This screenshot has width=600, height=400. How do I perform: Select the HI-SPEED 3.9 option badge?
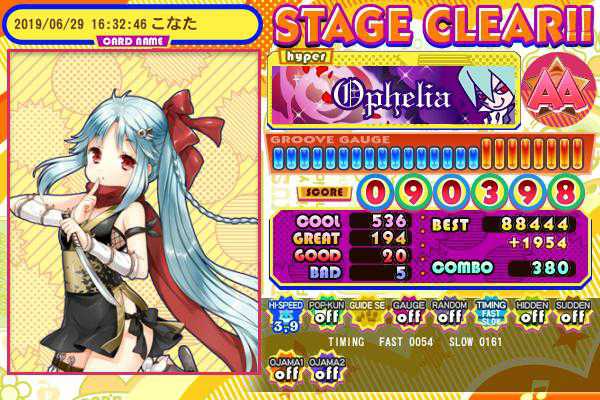point(286,316)
